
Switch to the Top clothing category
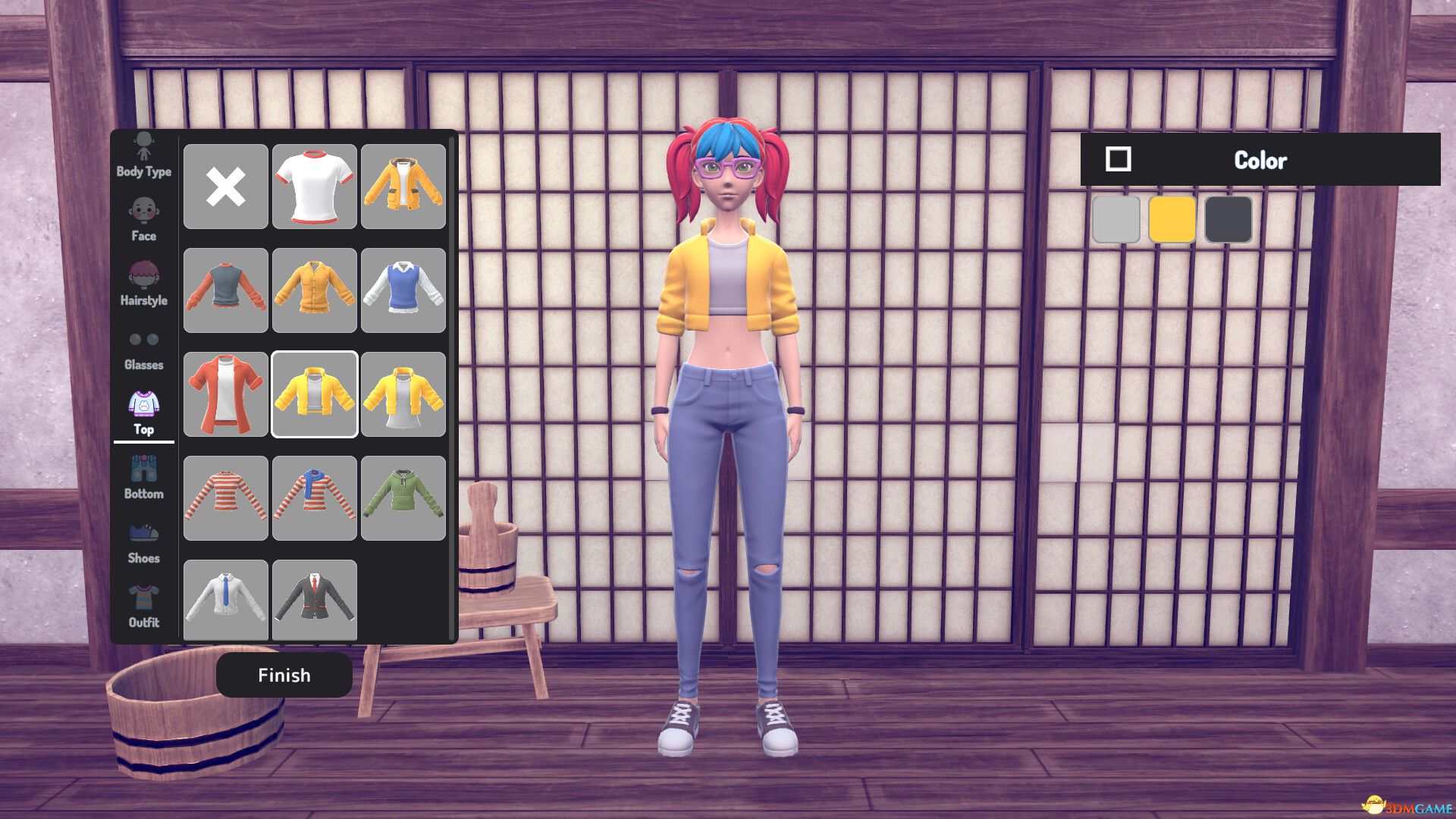tap(144, 409)
